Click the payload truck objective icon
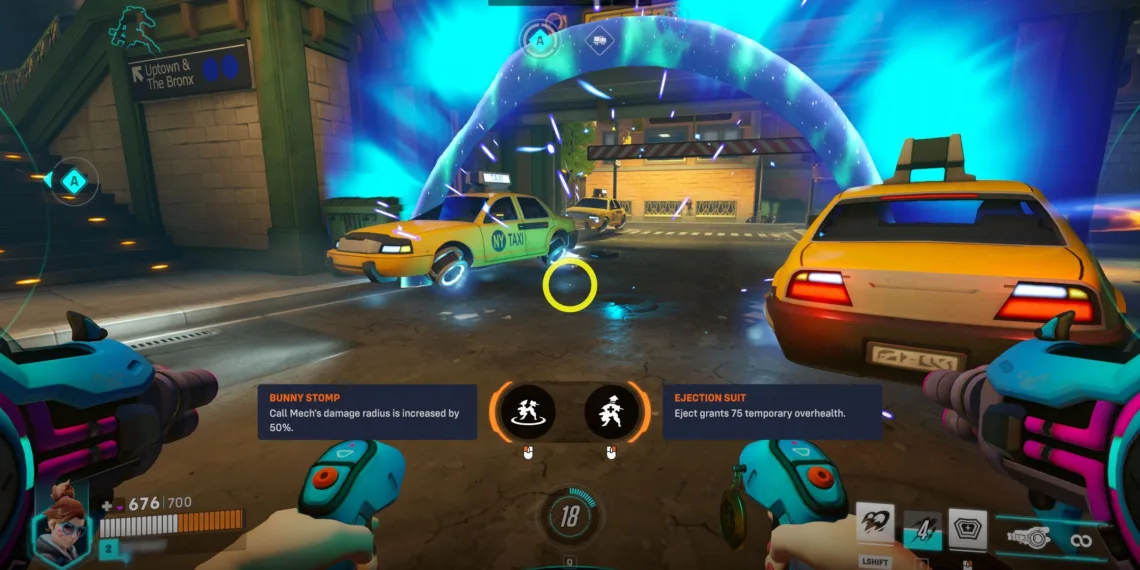This screenshot has width=1140, height=570. point(597,40)
